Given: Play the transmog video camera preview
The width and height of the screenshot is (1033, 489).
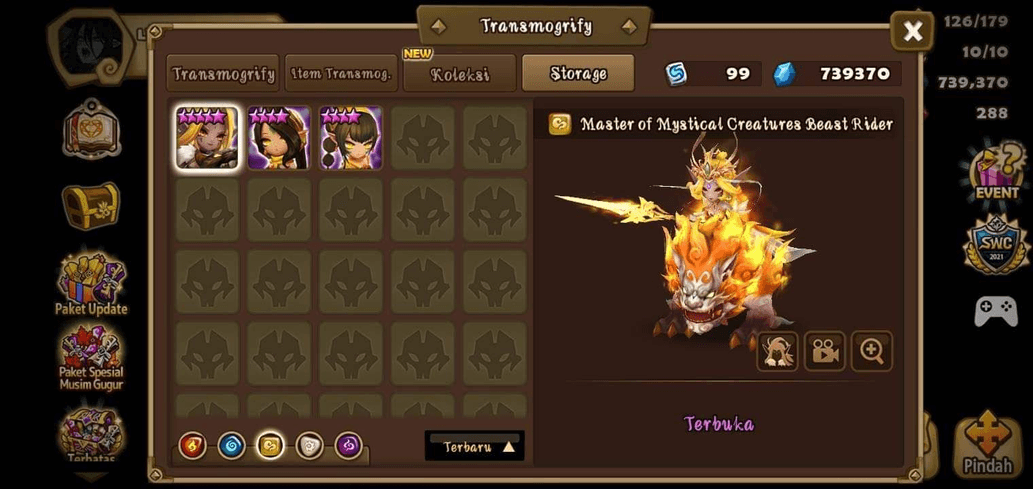Looking at the screenshot, I should tap(825, 352).
